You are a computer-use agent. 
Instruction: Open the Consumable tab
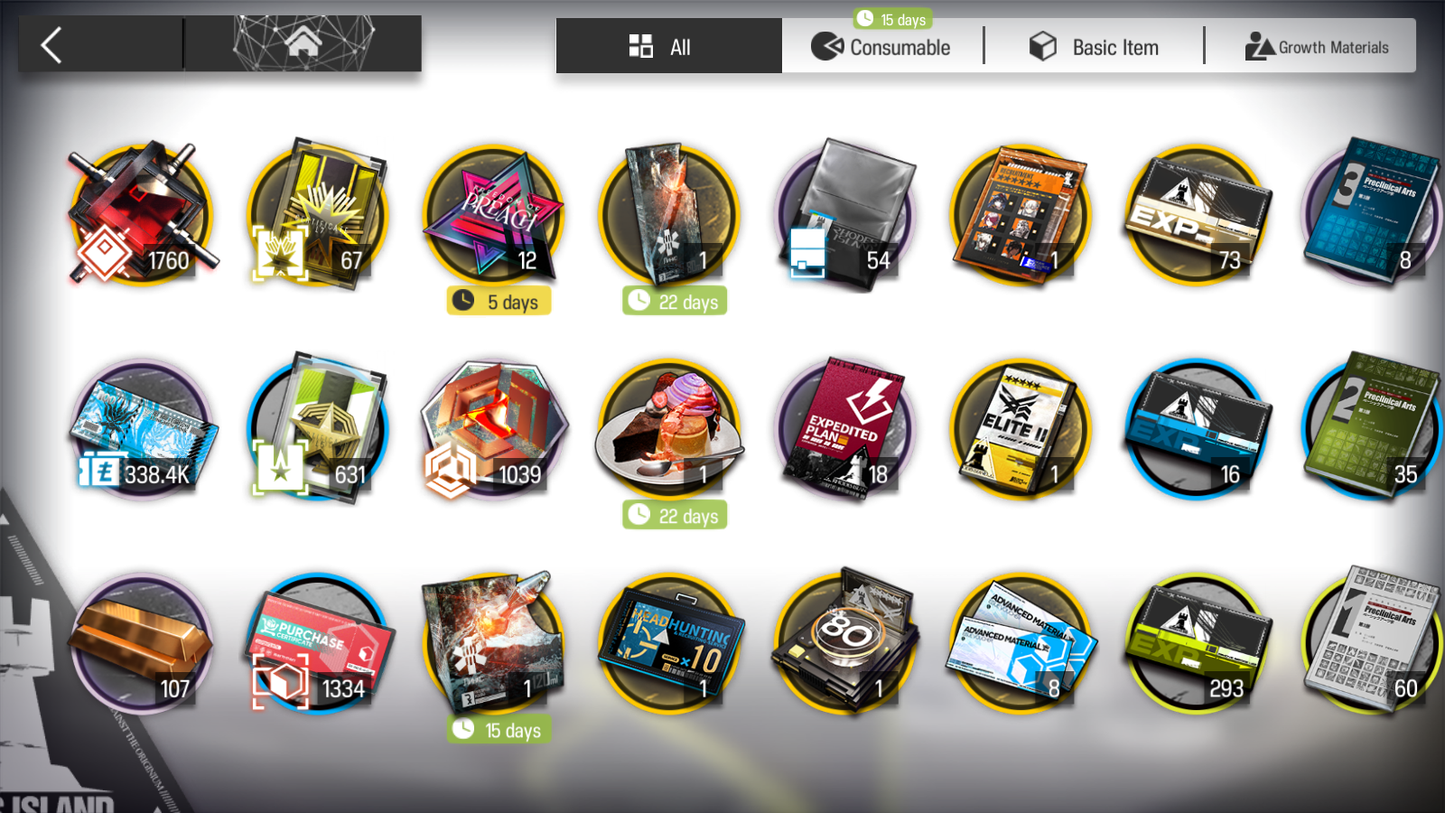[882, 47]
